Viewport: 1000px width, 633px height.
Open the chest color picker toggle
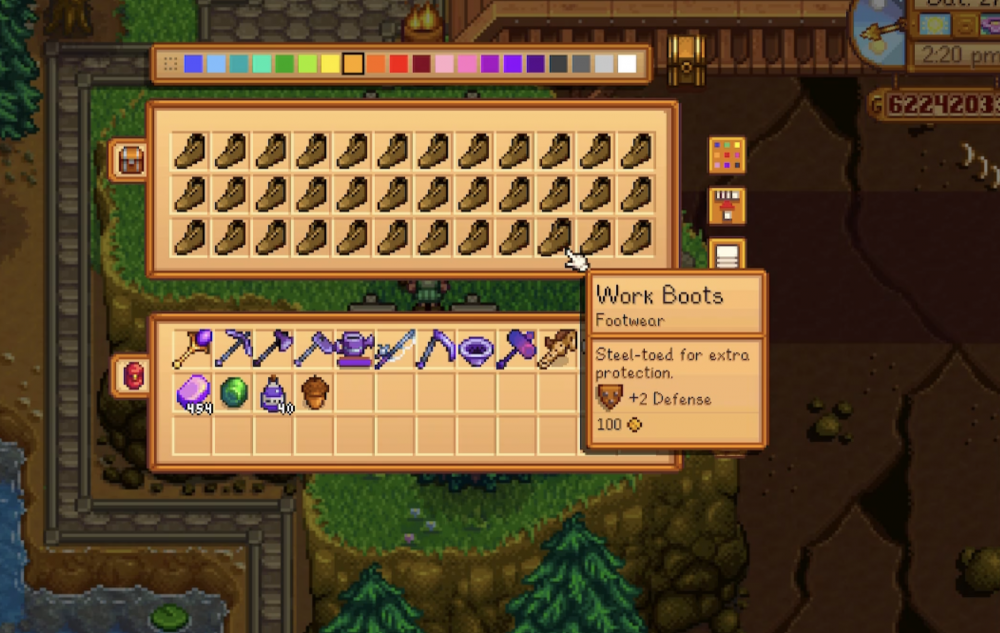coord(727,155)
